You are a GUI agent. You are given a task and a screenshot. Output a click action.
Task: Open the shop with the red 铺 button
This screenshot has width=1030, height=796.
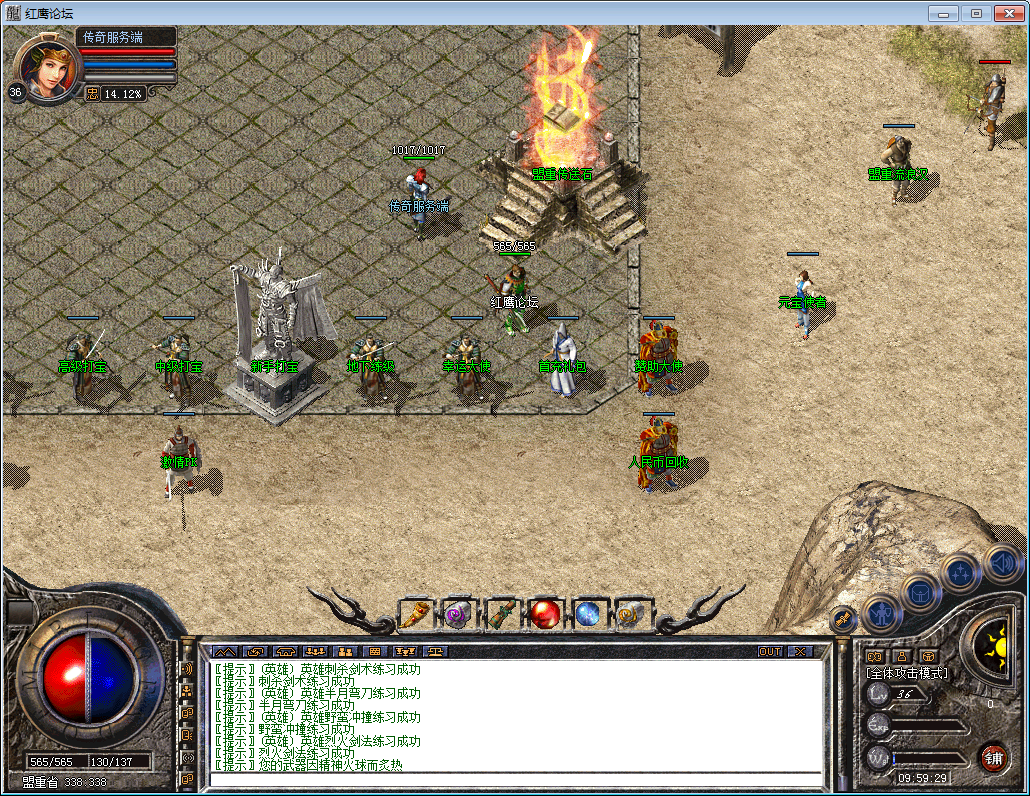pyautogui.click(x=993, y=757)
